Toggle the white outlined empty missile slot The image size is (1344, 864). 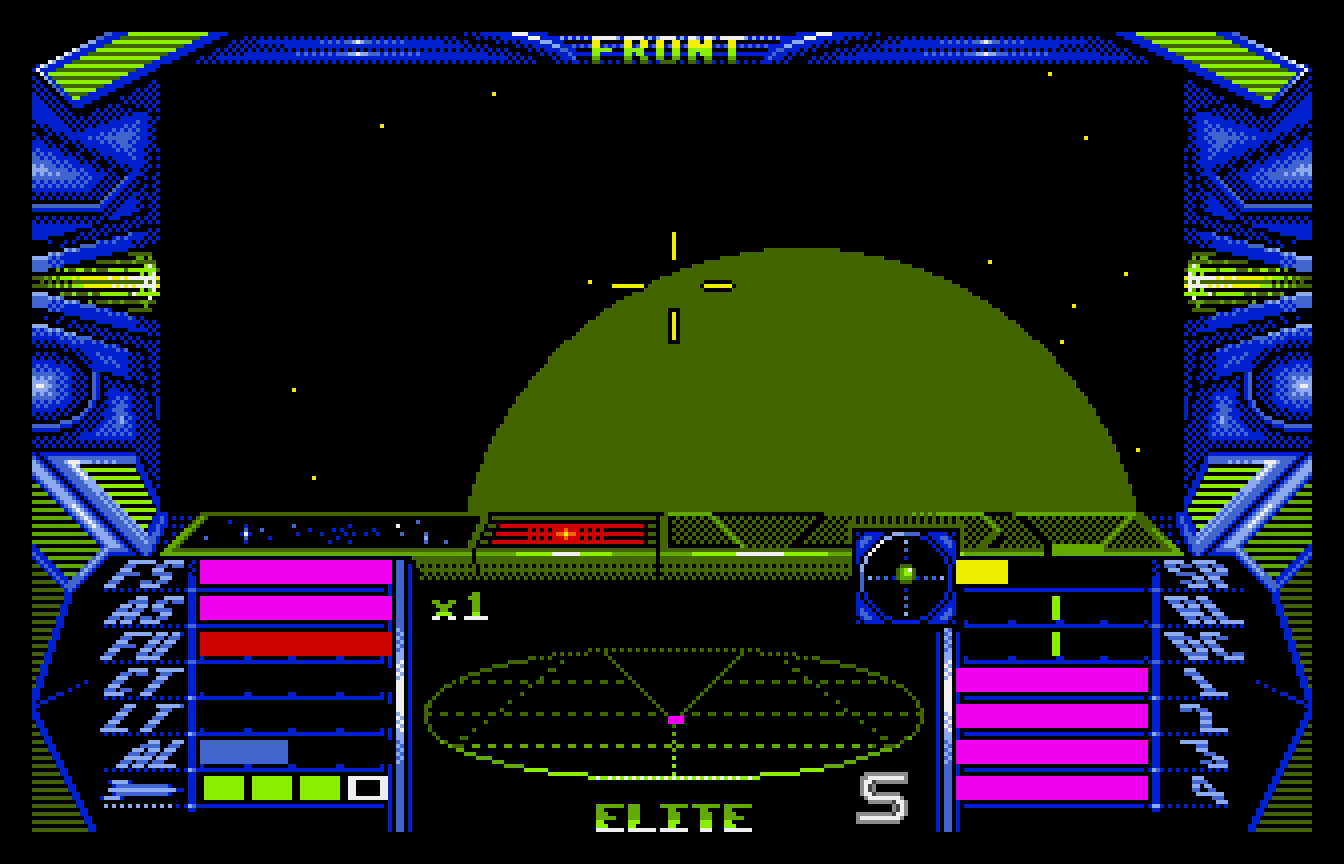point(368,787)
